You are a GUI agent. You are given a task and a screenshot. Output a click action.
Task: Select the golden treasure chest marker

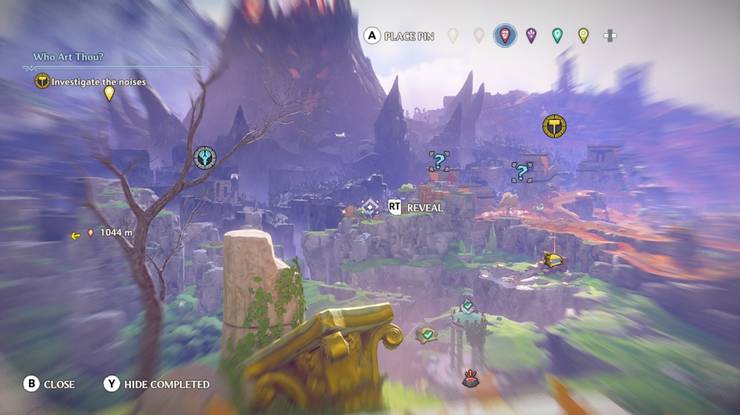(x=550, y=260)
